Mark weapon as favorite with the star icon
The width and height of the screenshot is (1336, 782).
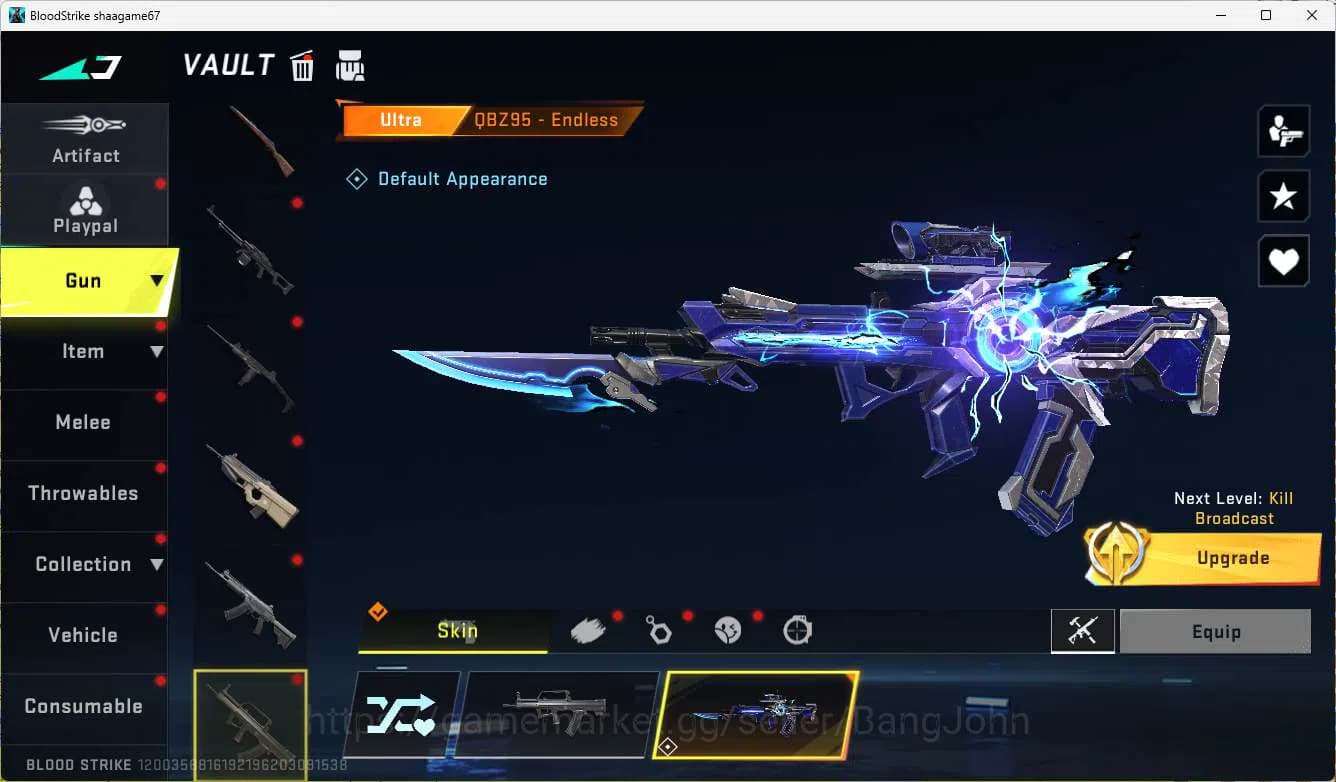tap(1283, 196)
